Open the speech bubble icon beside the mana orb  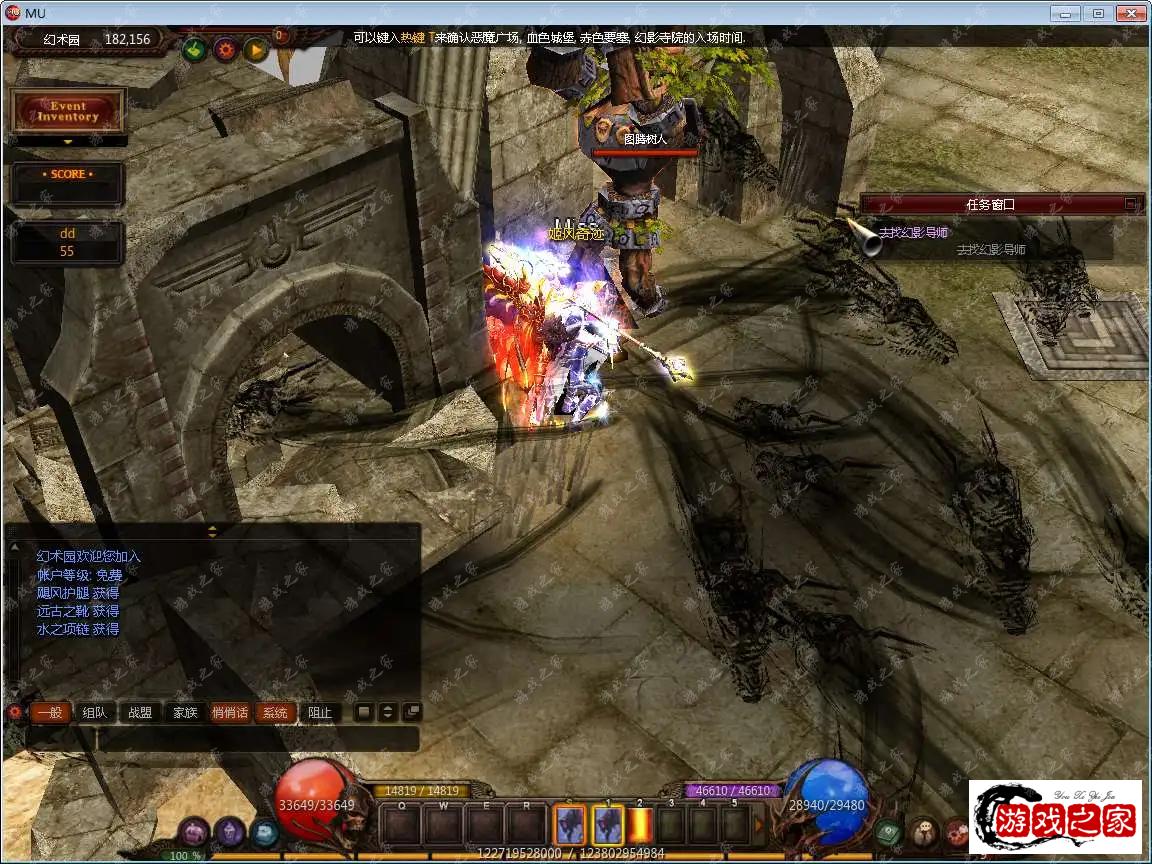887,831
